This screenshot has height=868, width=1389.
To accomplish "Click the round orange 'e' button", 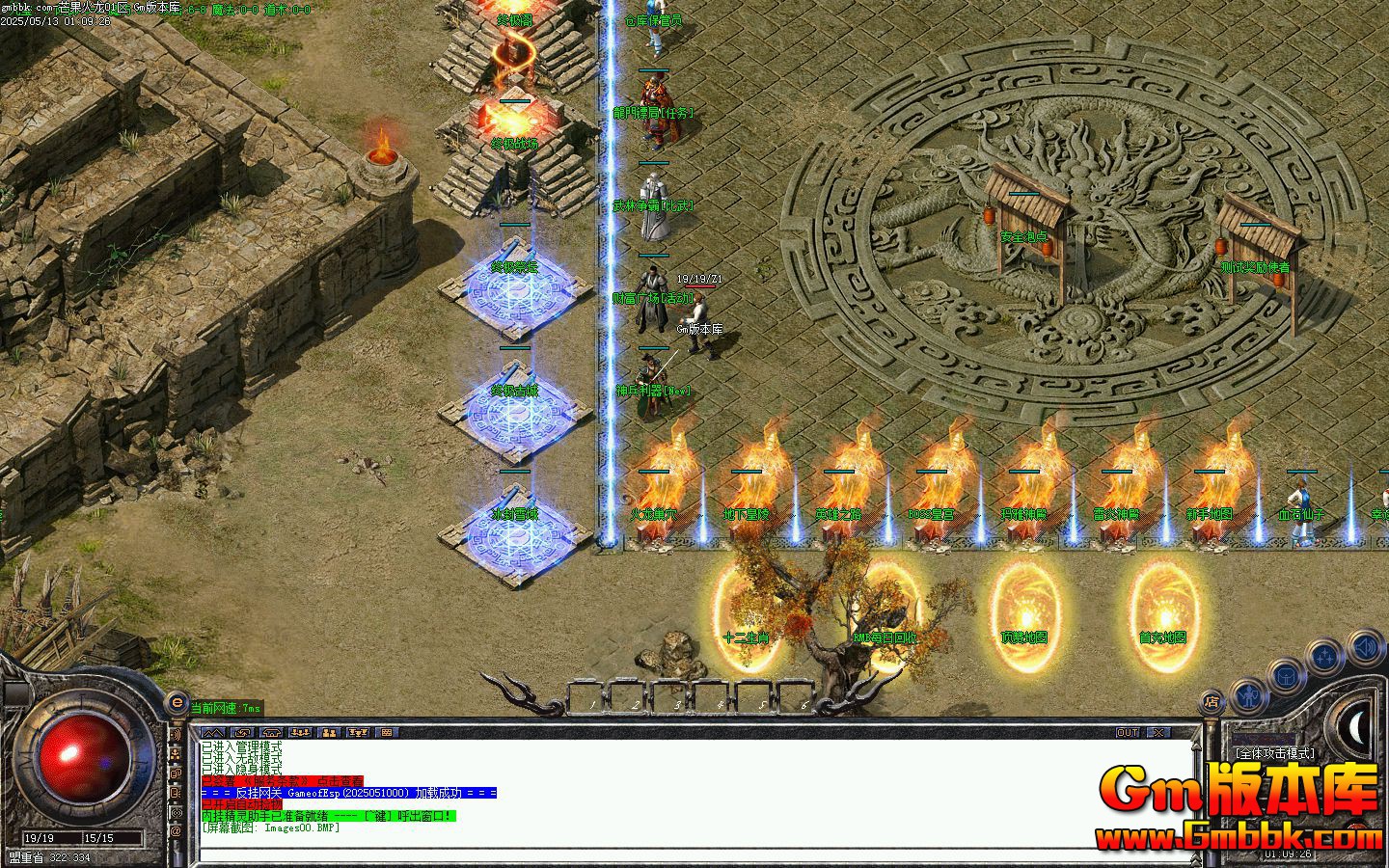I will pos(177,702).
